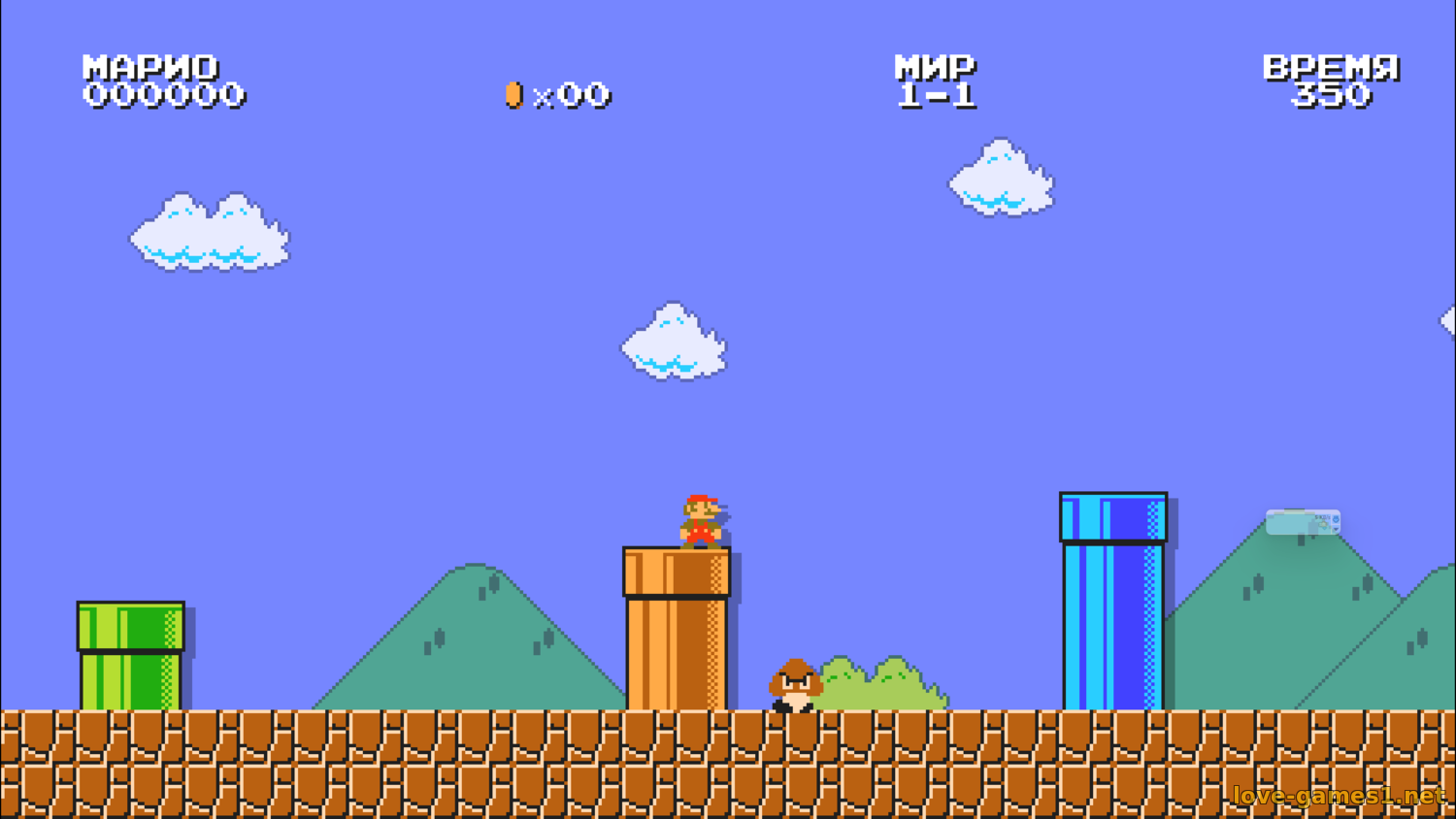1456x819 pixels.
Task: Select the tall blue pipe
Action: click(1112, 602)
